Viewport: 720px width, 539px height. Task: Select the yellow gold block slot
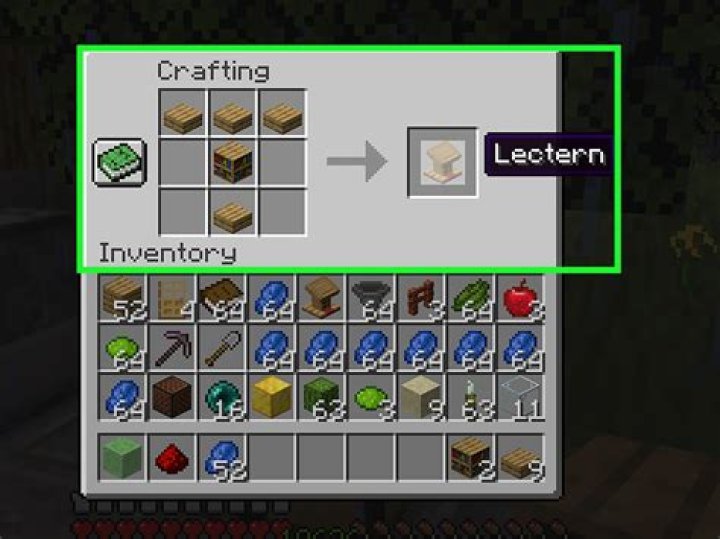[x=271, y=397]
